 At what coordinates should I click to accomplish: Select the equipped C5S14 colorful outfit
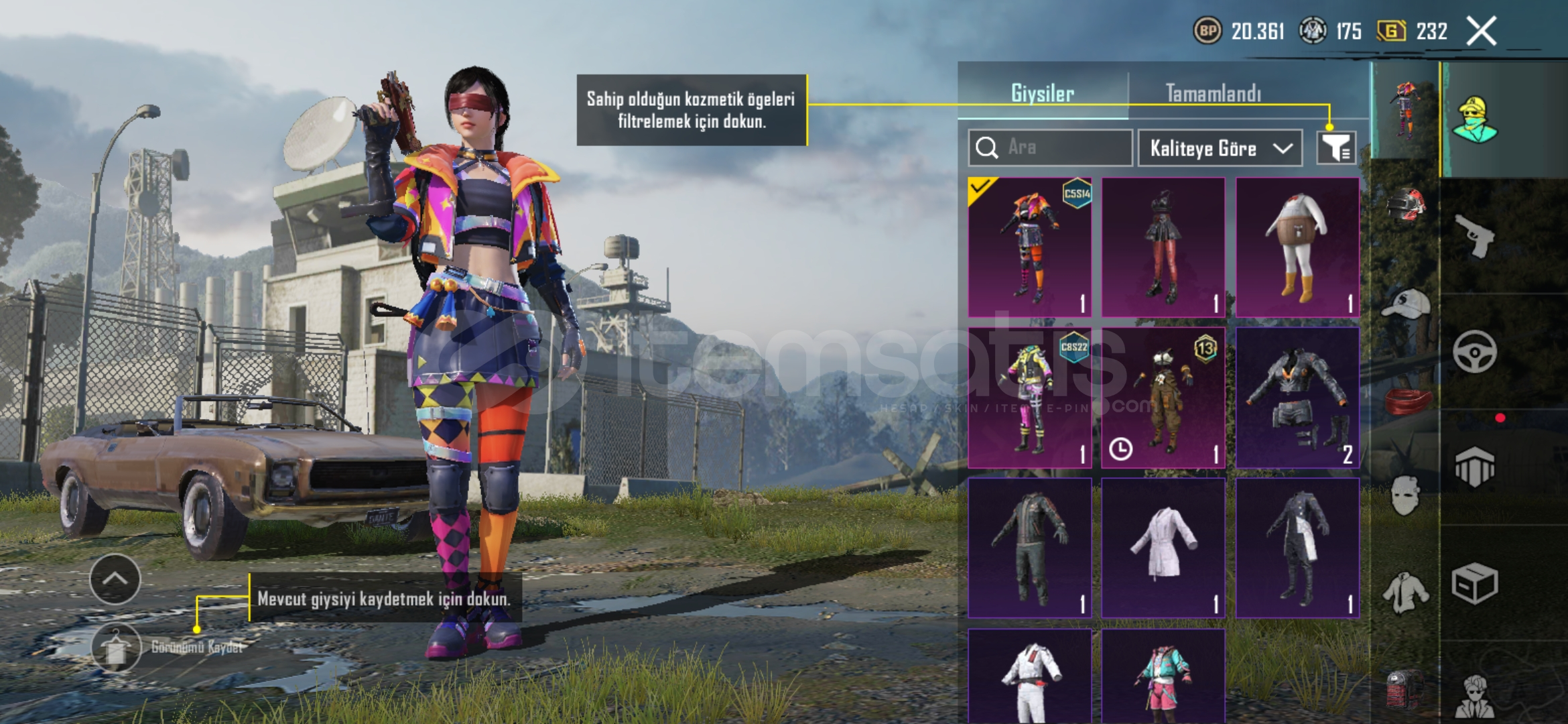coord(1029,247)
